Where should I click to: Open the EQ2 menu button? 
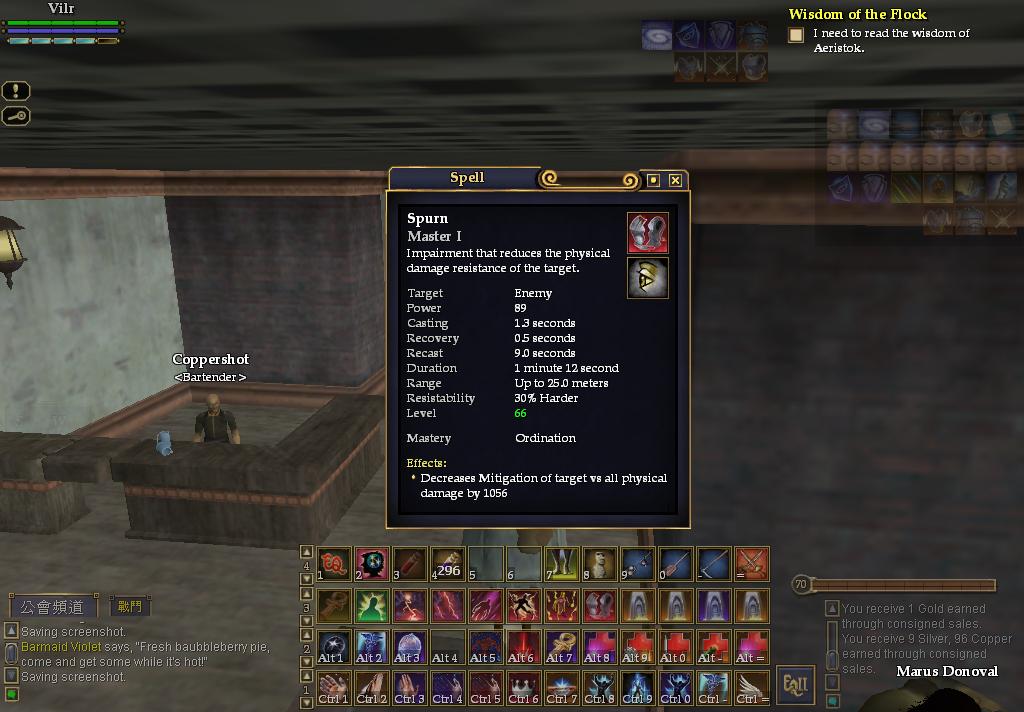click(795, 685)
